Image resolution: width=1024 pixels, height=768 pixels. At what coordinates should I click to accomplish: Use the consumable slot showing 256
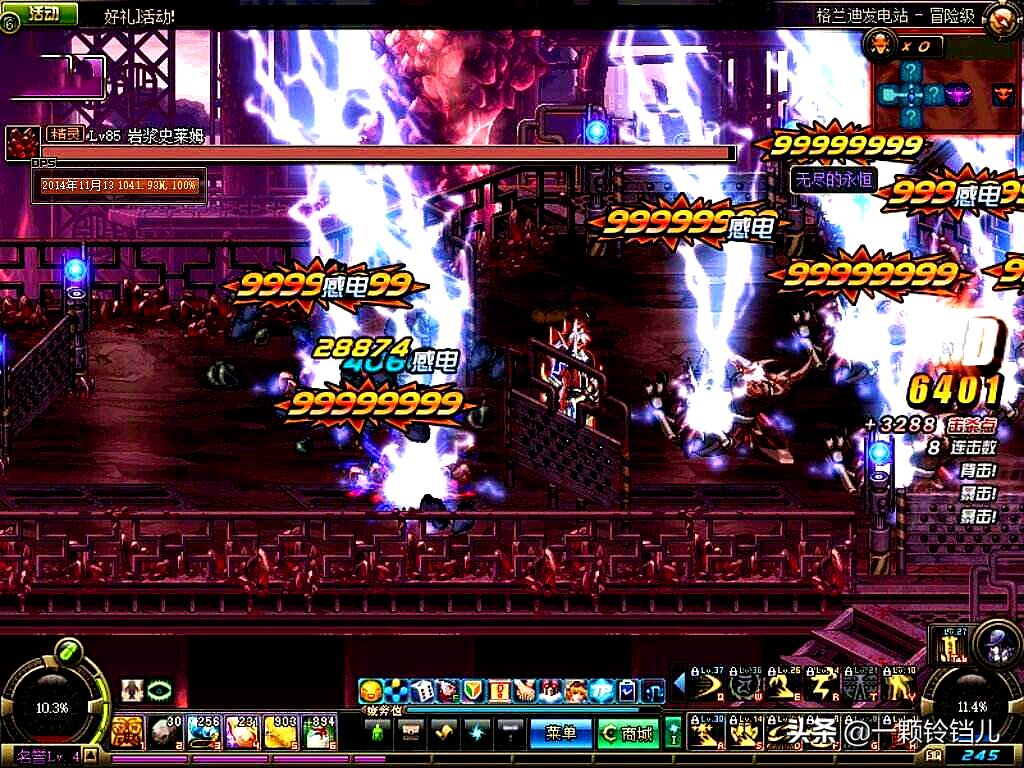tap(206, 733)
